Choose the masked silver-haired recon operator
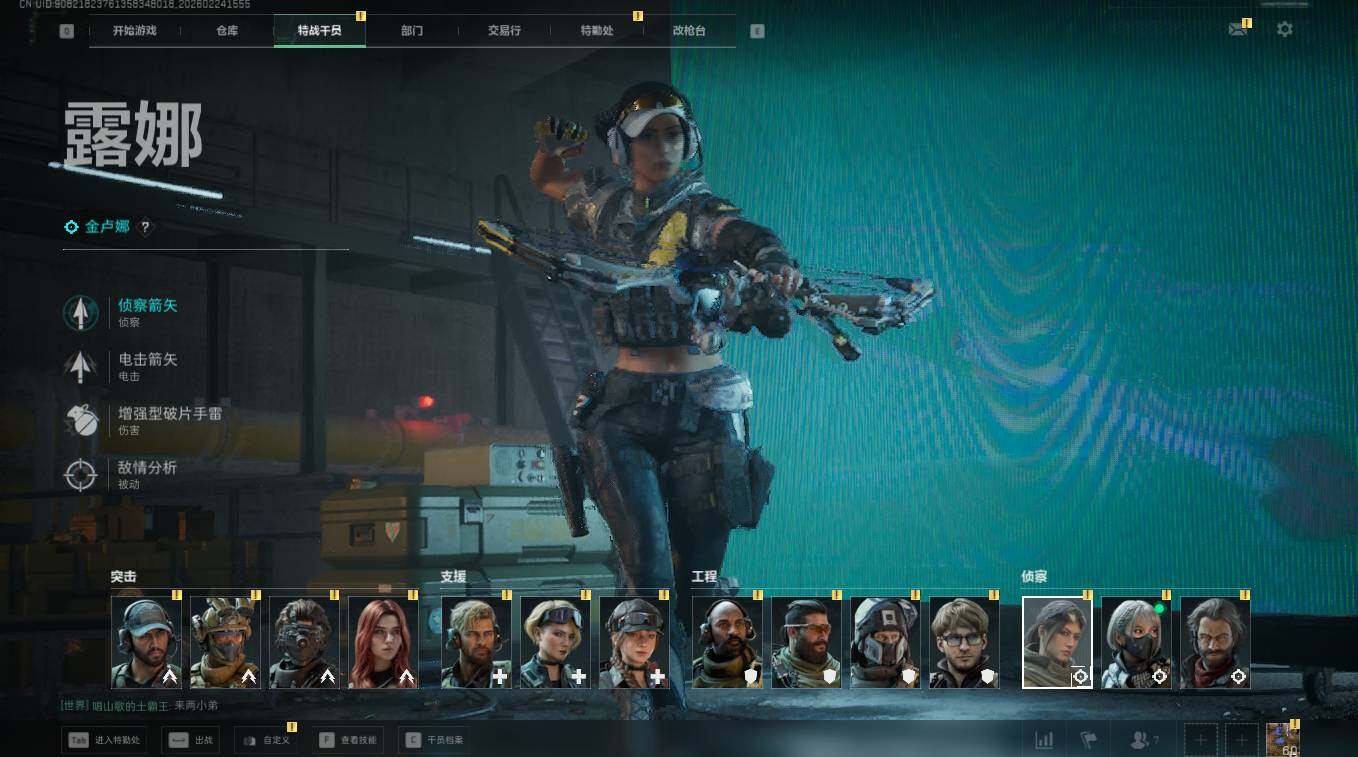The image size is (1358, 757). tap(1136, 643)
